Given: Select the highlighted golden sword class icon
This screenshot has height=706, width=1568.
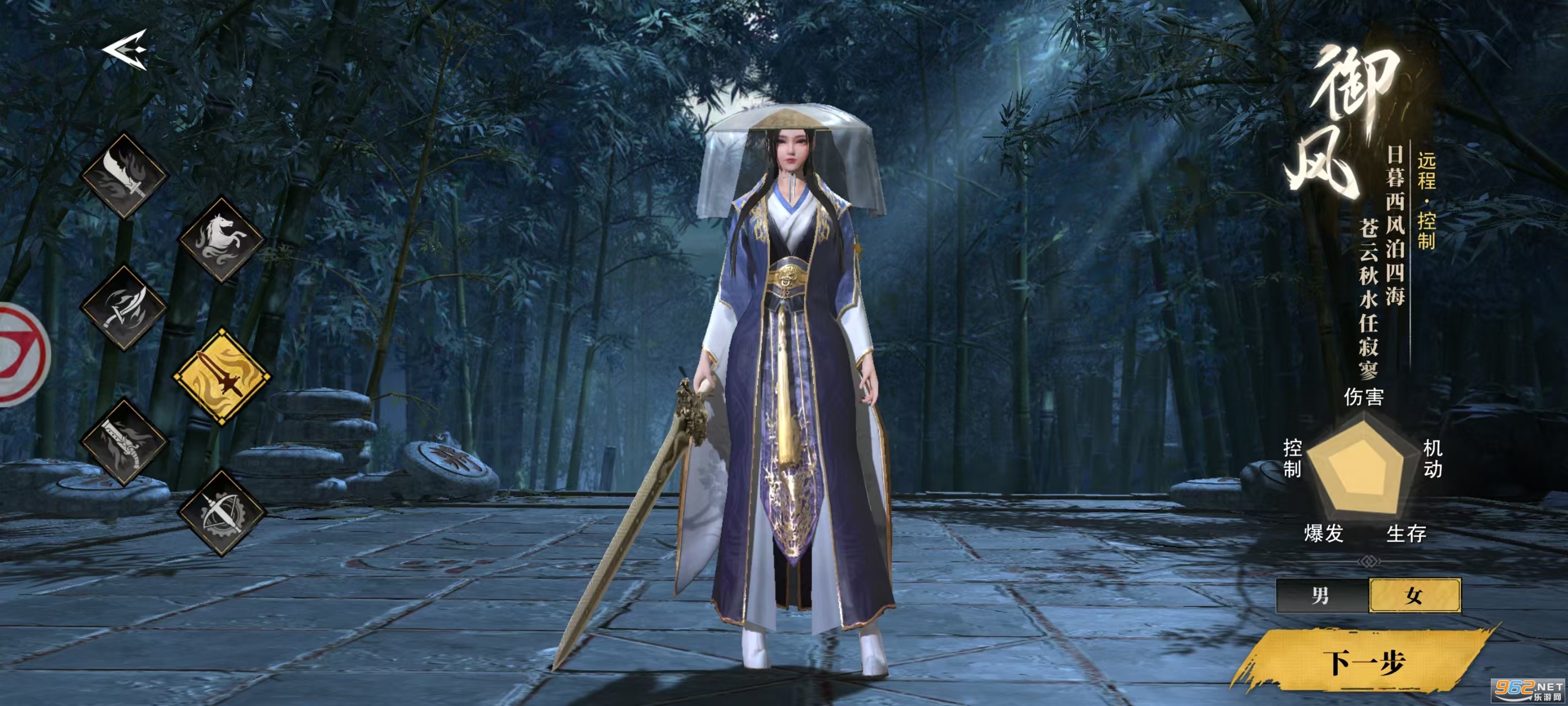Looking at the screenshot, I should (x=222, y=376).
